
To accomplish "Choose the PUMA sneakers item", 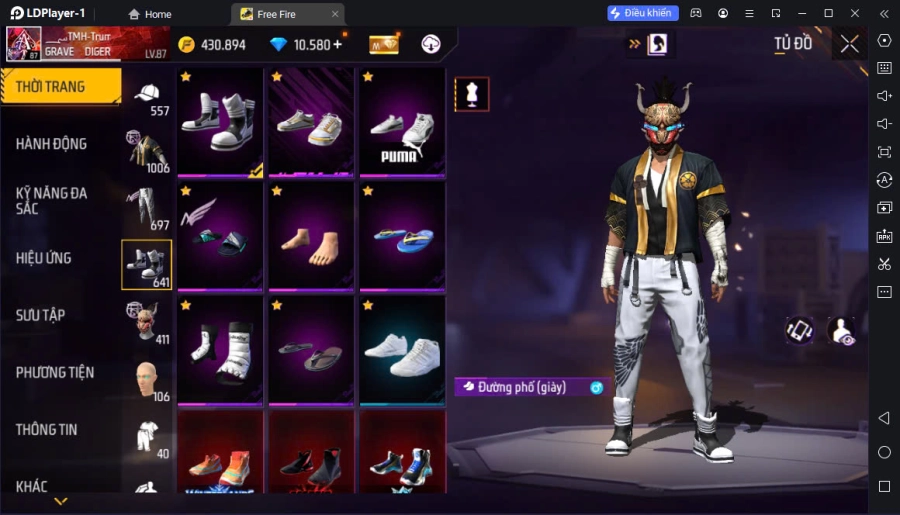I will (x=402, y=123).
